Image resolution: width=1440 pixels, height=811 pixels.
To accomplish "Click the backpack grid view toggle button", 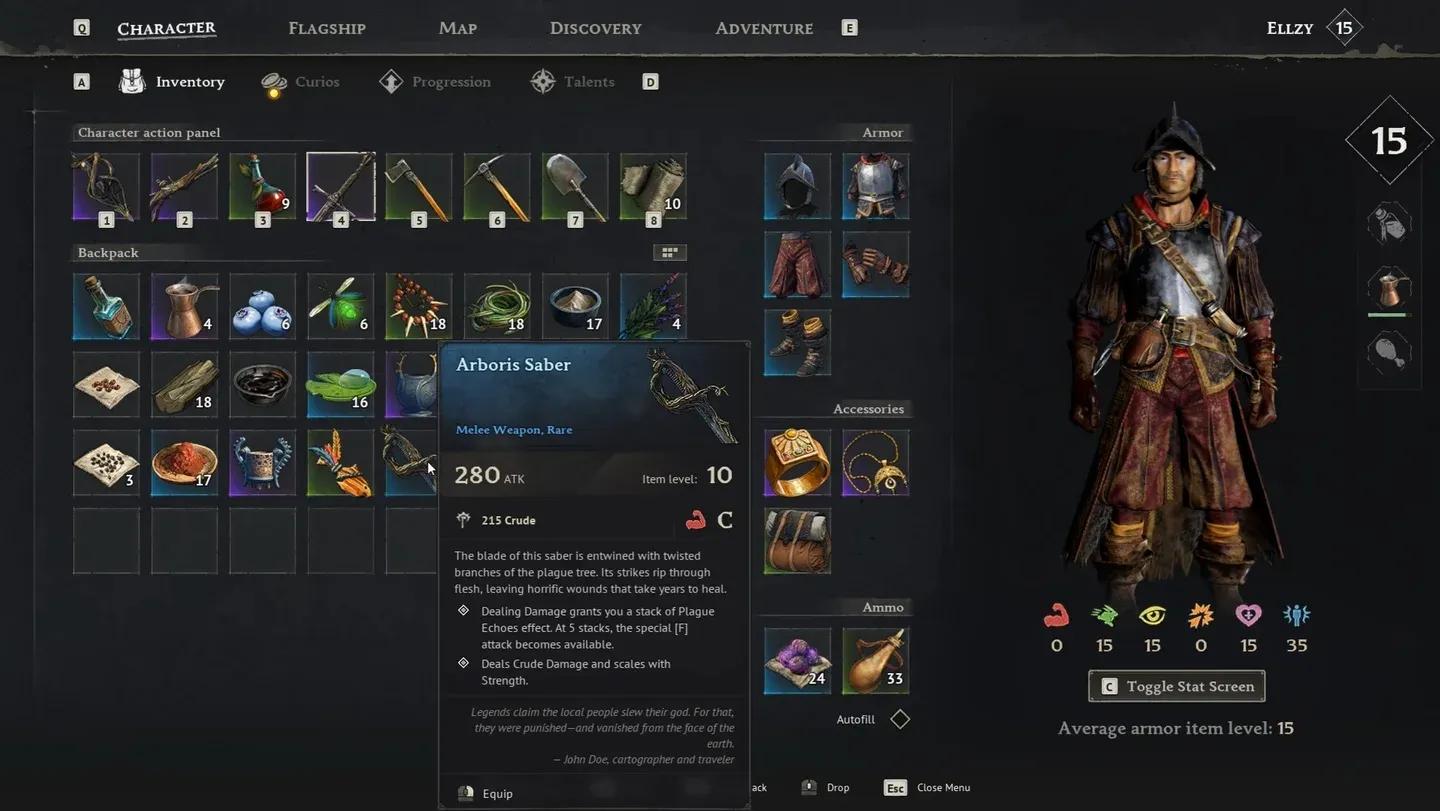I will [668, 251].
